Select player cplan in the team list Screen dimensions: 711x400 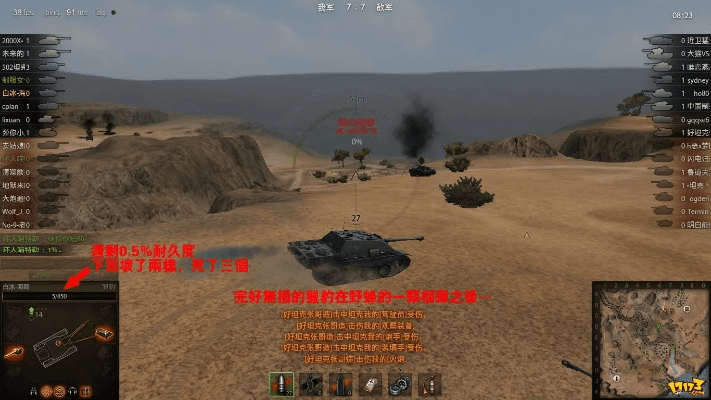pyautogui.click(x=14, y=105)
